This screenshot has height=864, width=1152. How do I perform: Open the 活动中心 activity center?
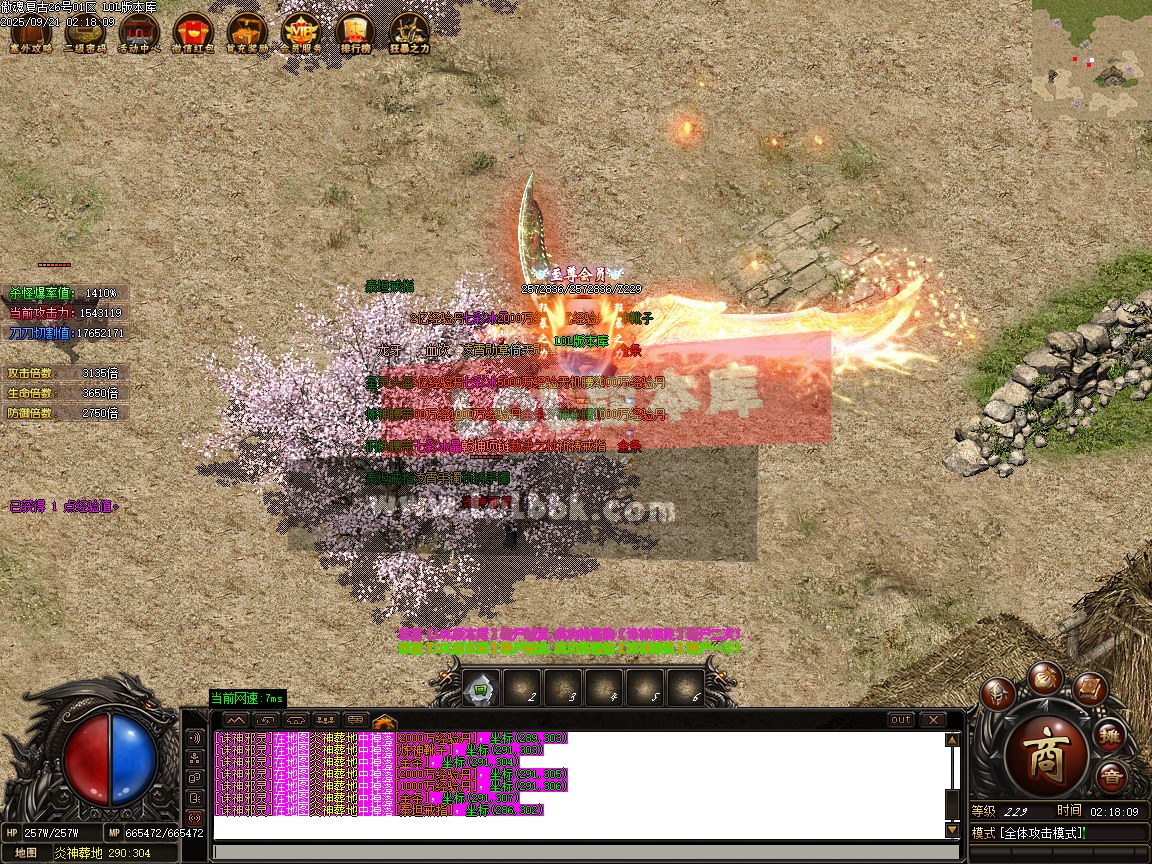click(x=138, y=33)
